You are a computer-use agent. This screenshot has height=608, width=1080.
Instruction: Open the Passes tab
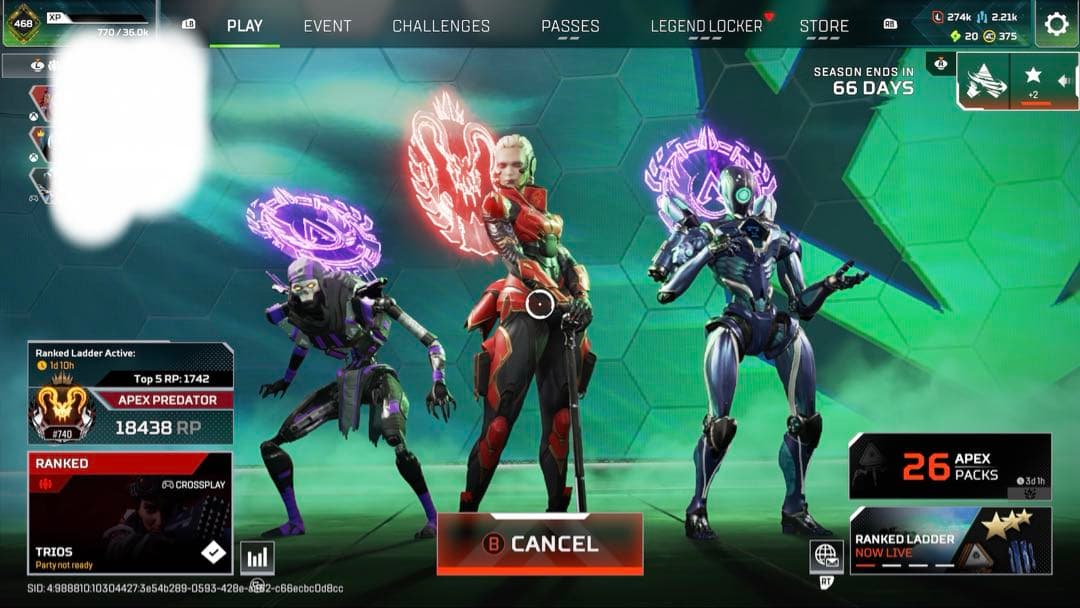pos(570,26)
